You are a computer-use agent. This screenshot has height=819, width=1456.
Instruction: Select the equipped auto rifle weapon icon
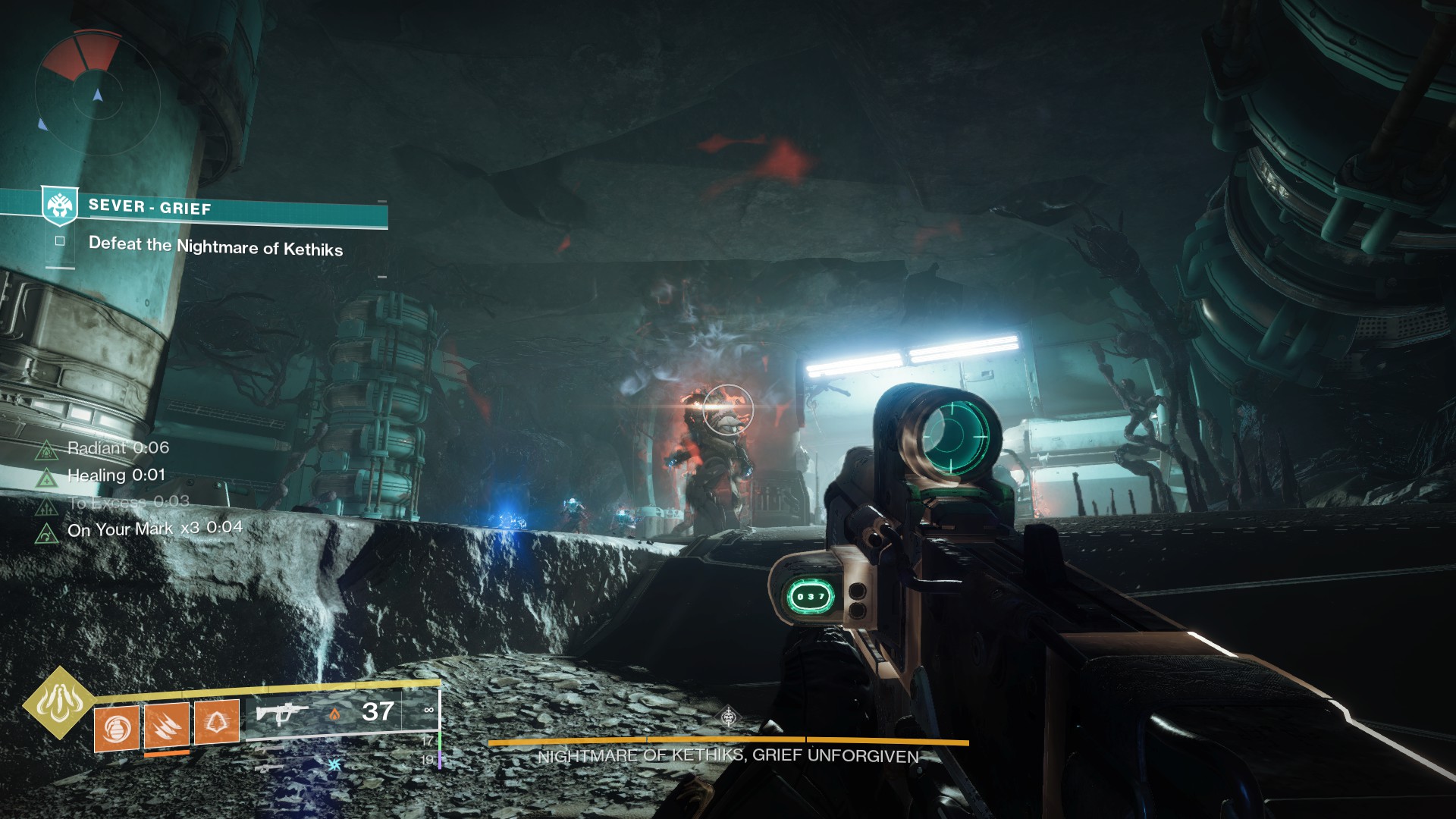point(282,714)
